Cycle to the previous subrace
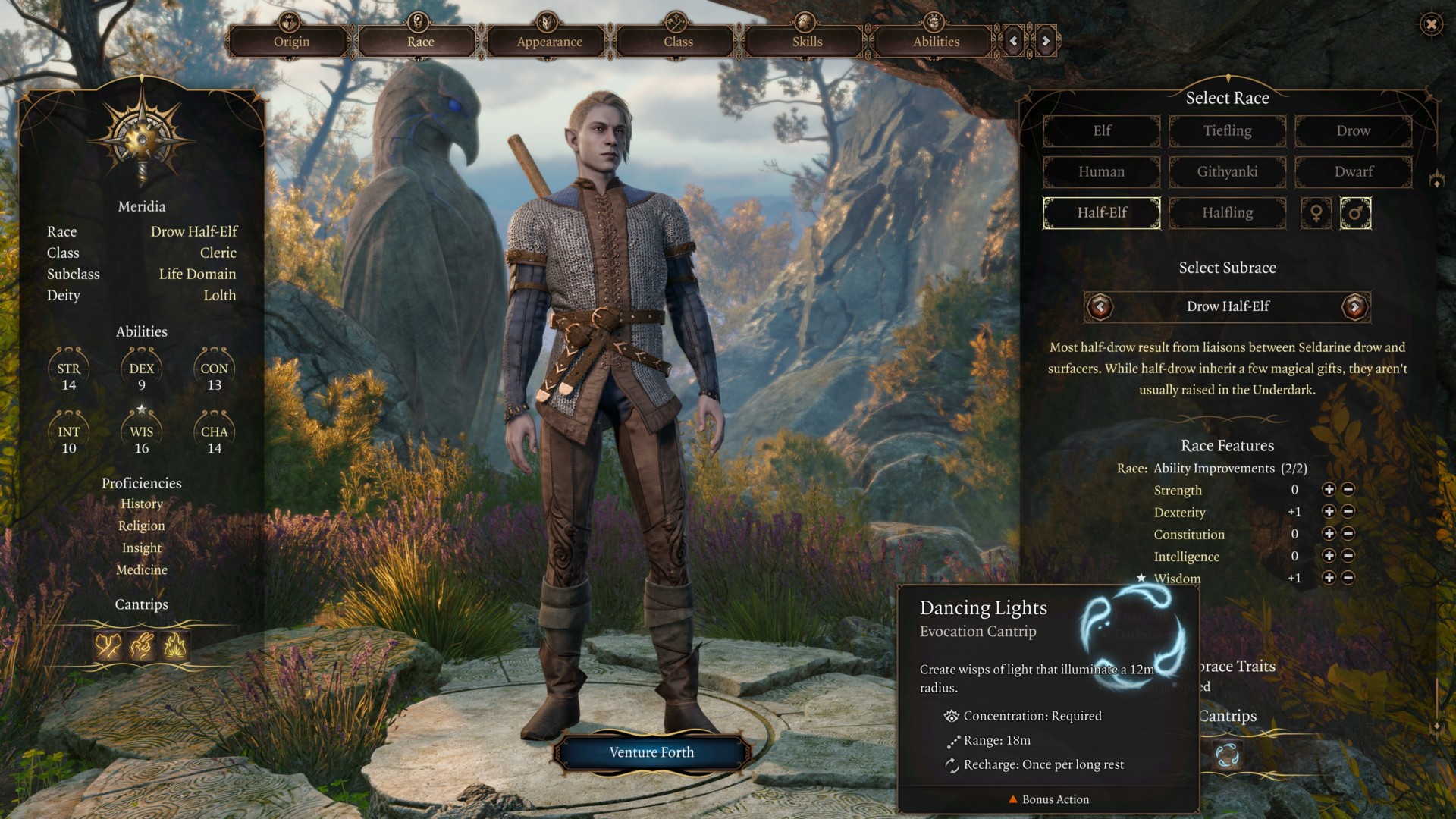Viewport: 1456px width, 819px height. point(1100,306)
